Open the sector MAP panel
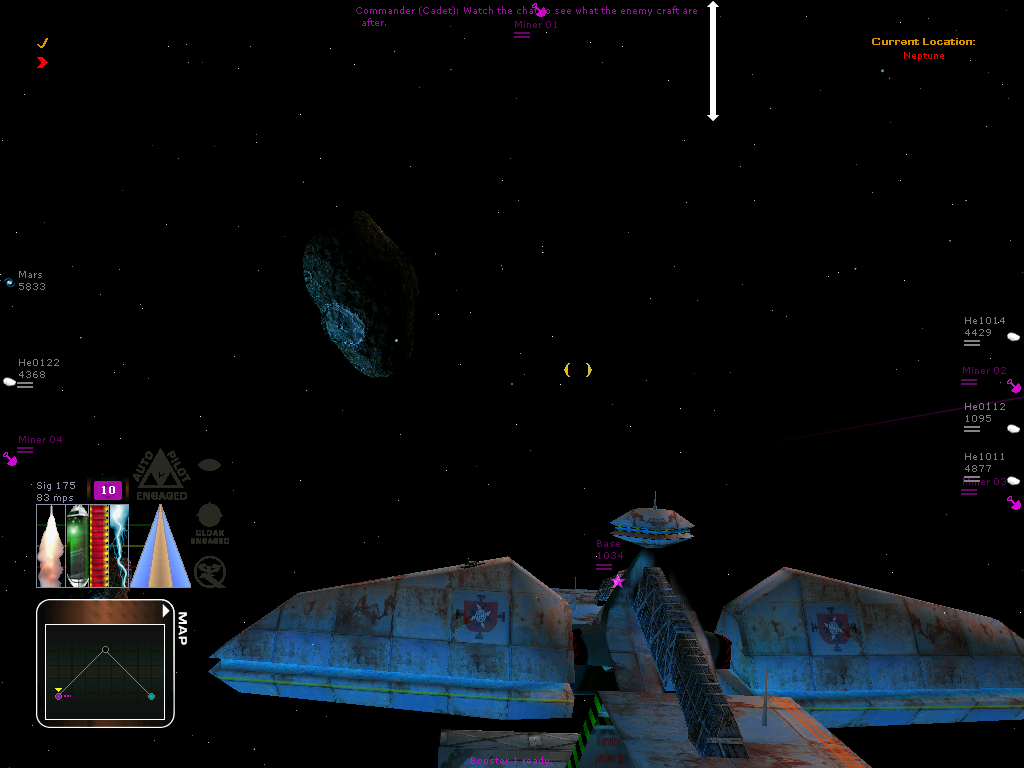The width and height of the screenshot is (1024, 768). pos(181,628)
